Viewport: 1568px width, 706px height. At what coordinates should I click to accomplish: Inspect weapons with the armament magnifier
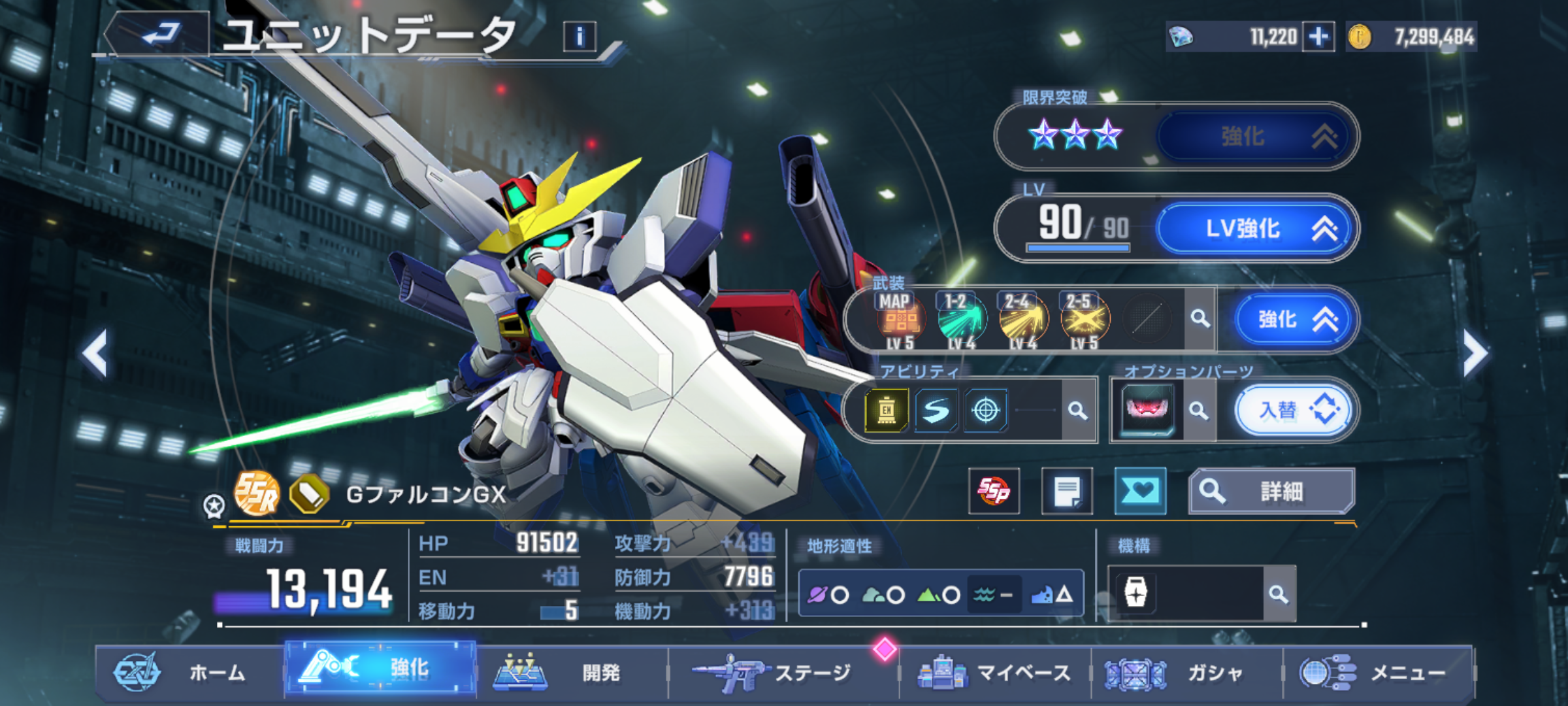click(x=1200, y=319)
